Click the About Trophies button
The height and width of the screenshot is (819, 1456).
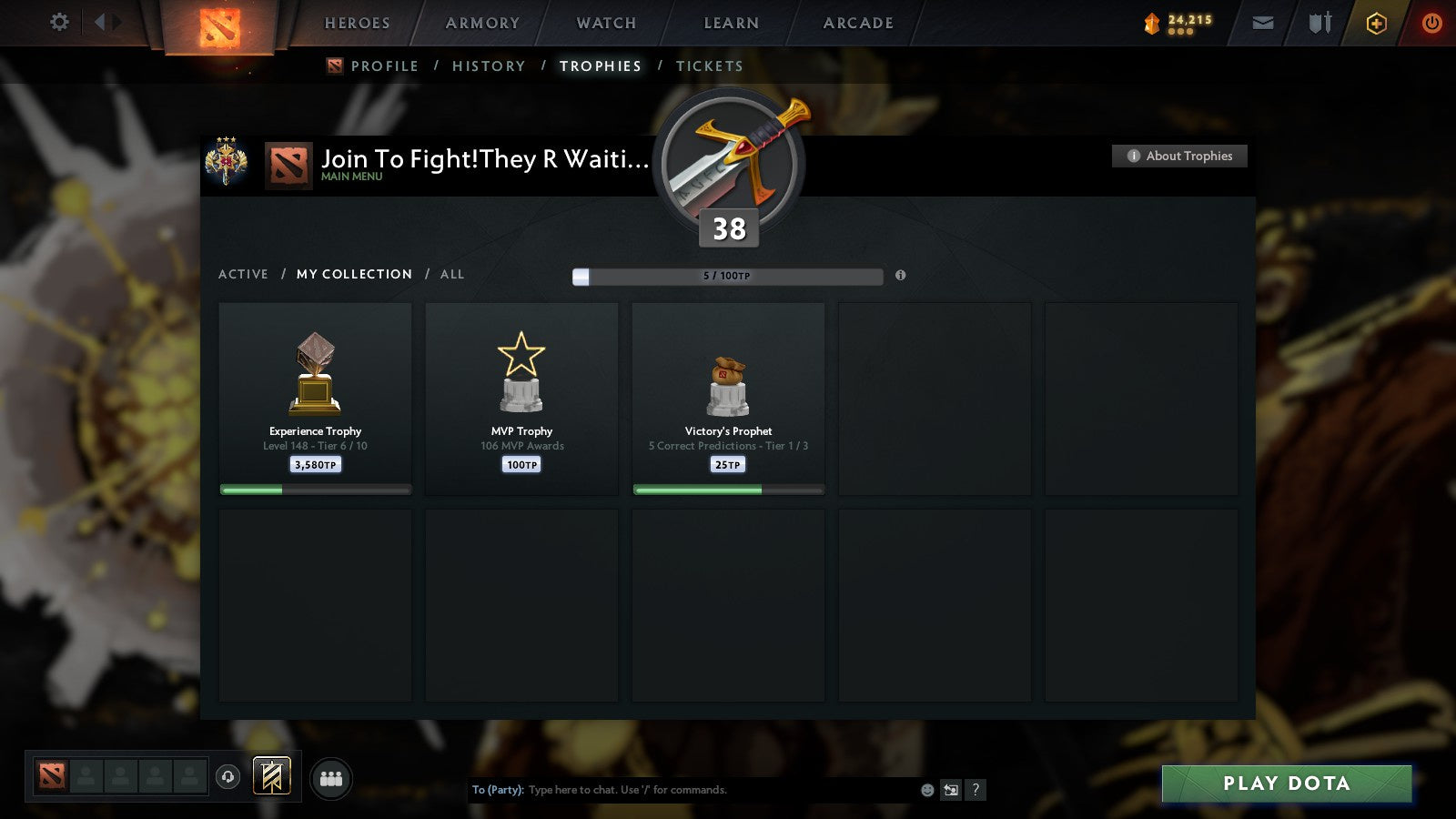(1179, 156)
